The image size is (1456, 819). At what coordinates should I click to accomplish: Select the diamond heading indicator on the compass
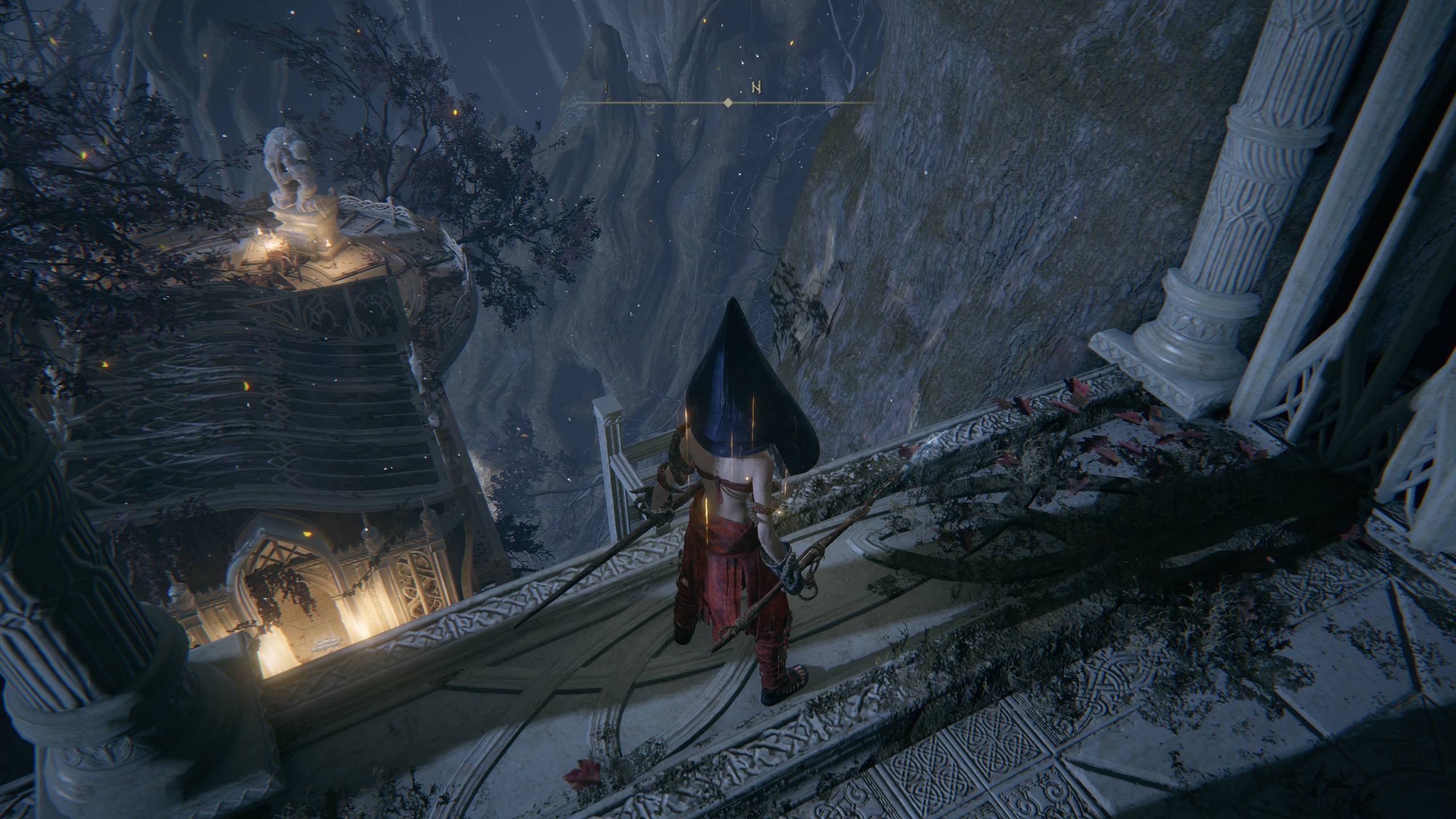coord(727,103)
